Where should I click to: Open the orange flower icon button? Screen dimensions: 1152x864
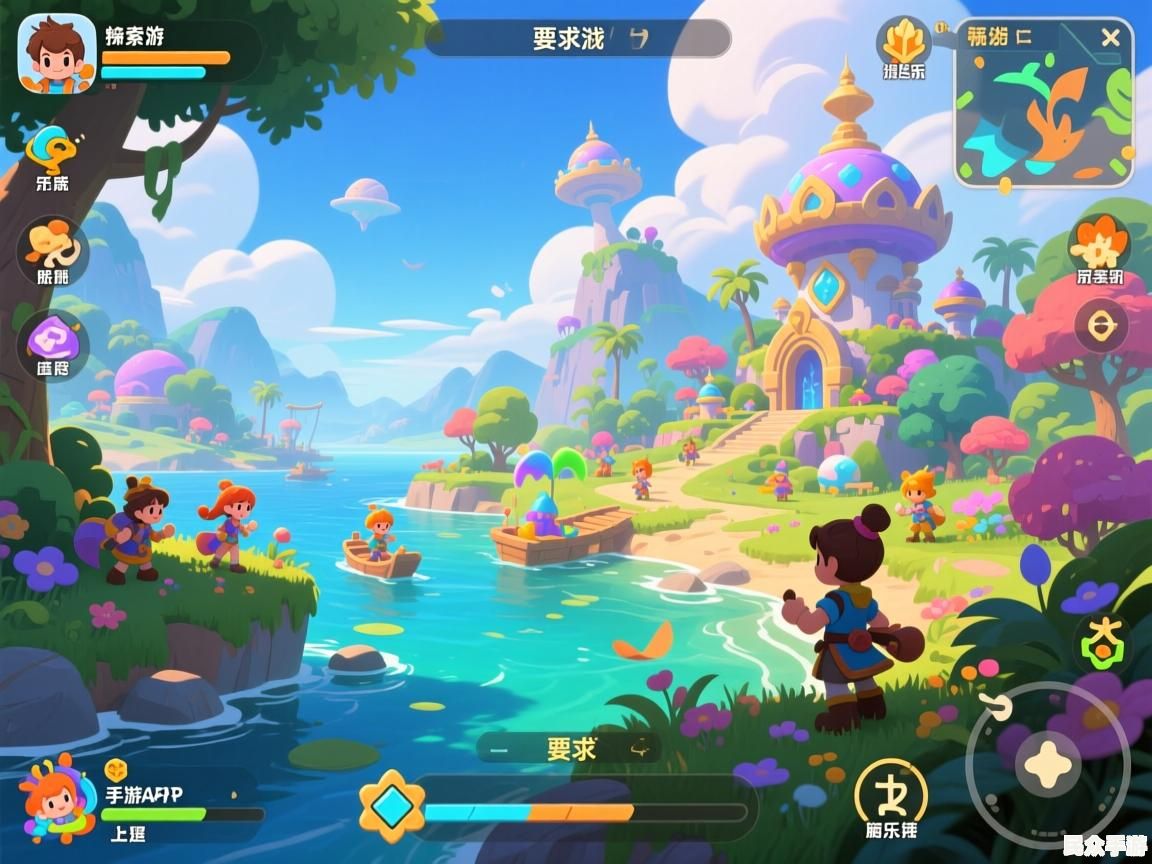tap(1099, 243)
